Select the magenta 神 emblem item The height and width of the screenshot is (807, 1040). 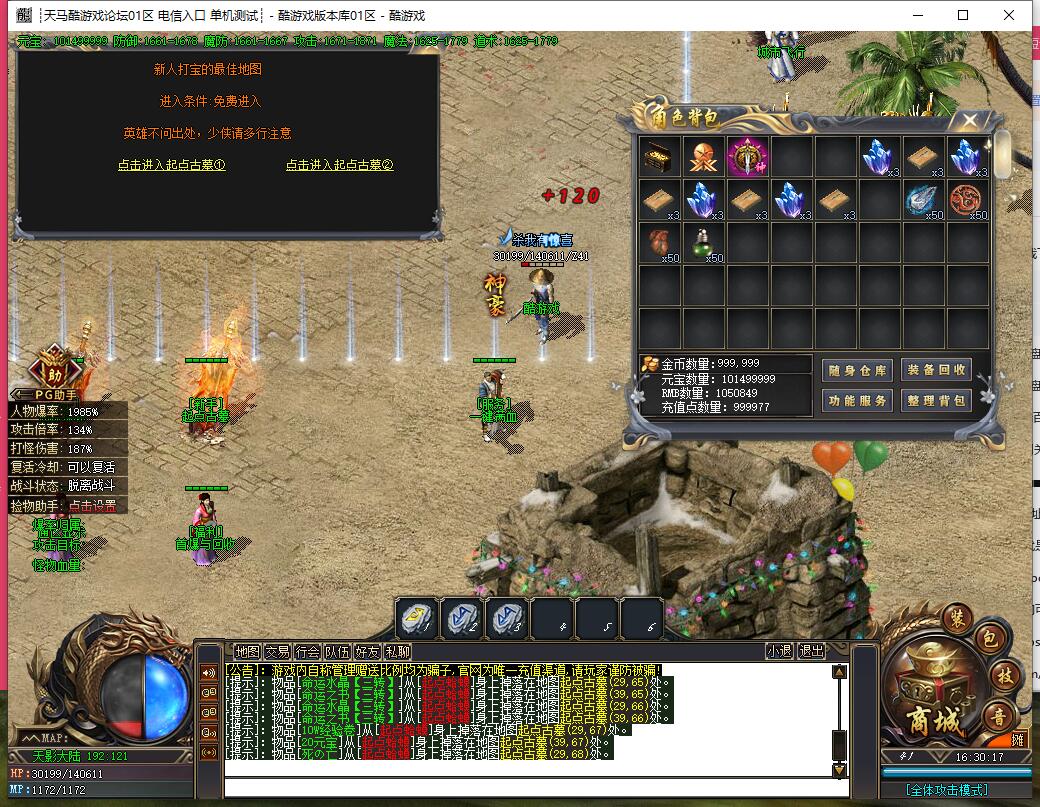tap(747, 156)
